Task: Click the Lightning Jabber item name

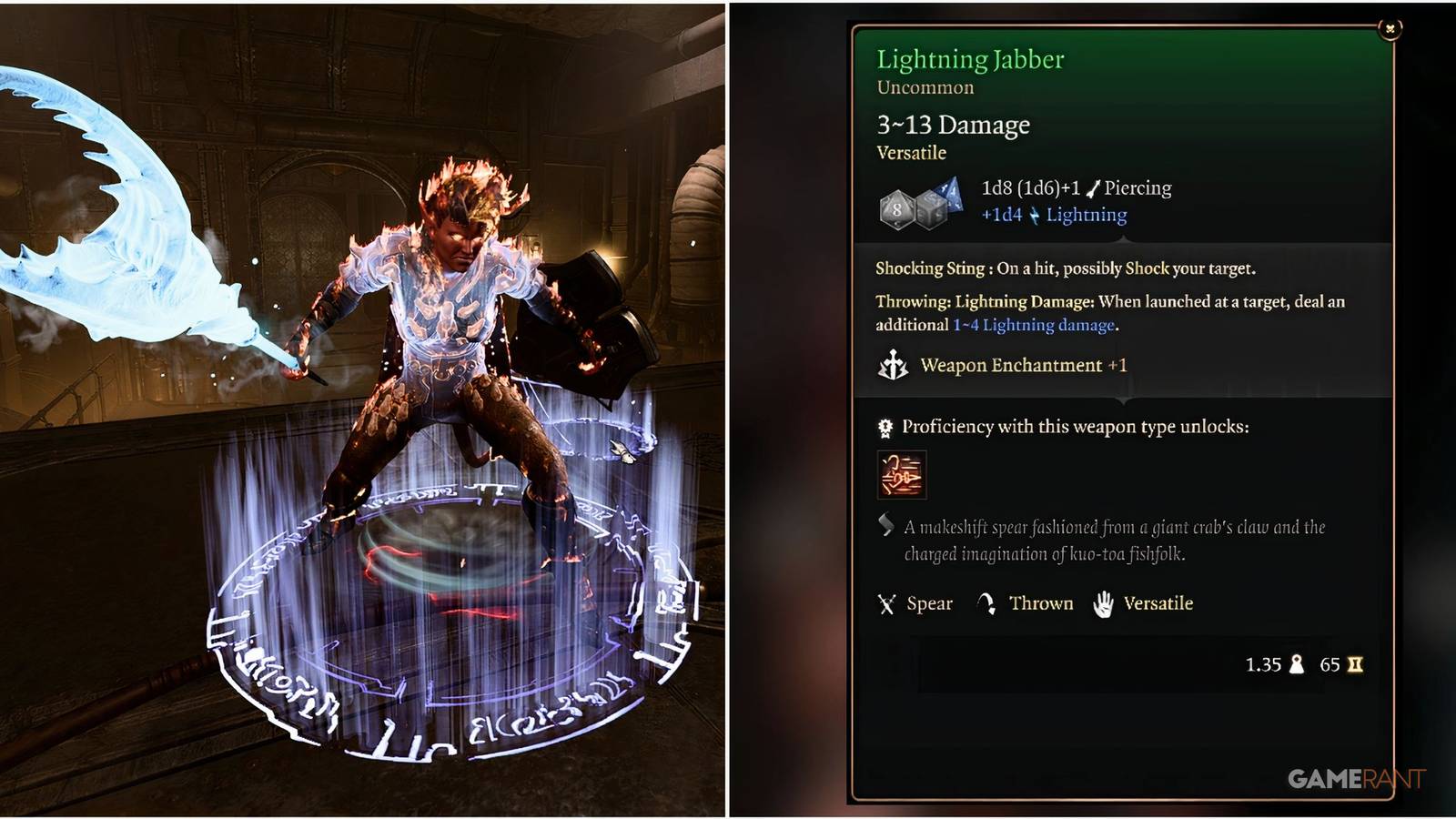Action: [x=970, y=60]
